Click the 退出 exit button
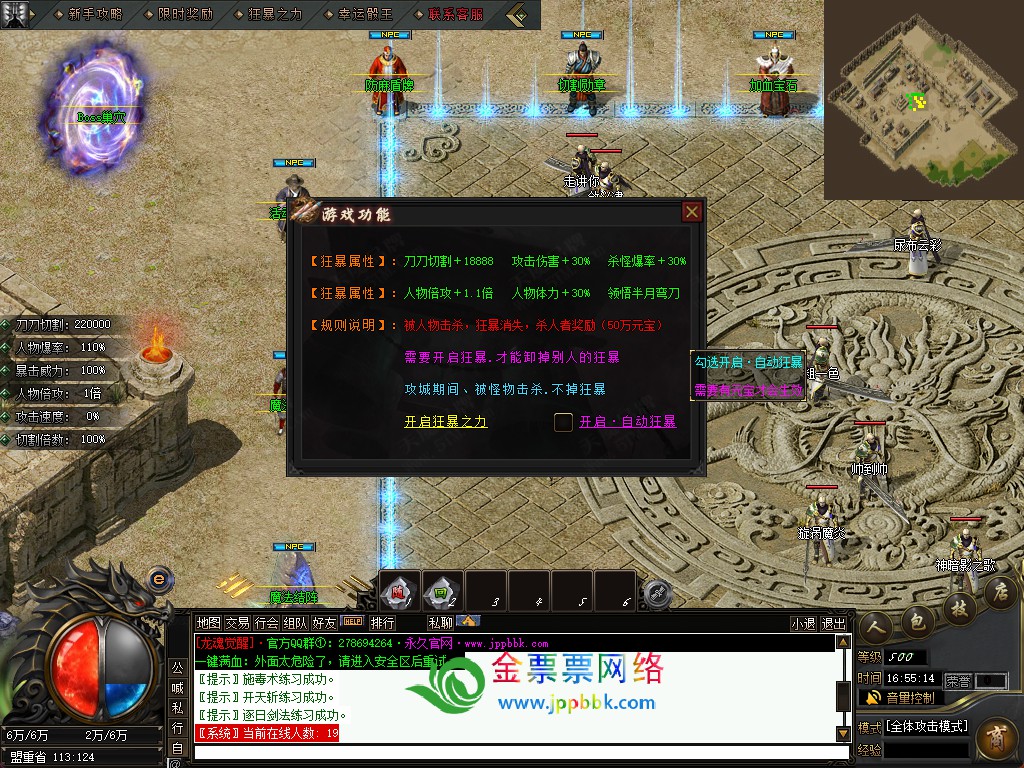Image resolution: width=1024 pixels, height=768 pixels. click(833, 623)
